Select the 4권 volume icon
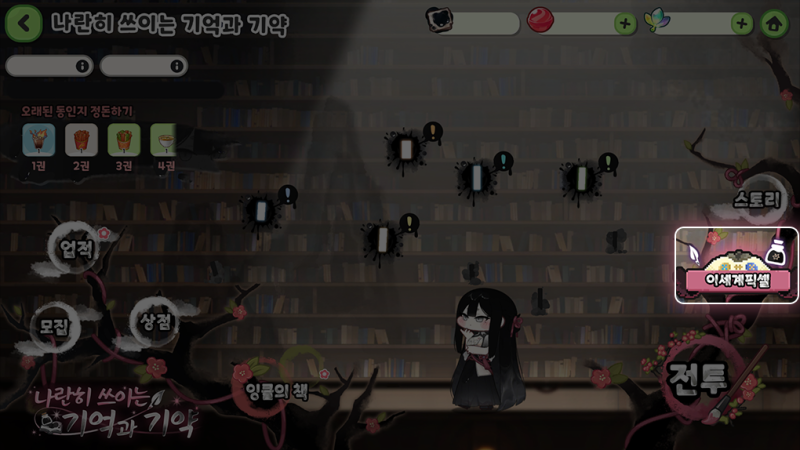Screen dimensions: 800x450 click(163, 140)
